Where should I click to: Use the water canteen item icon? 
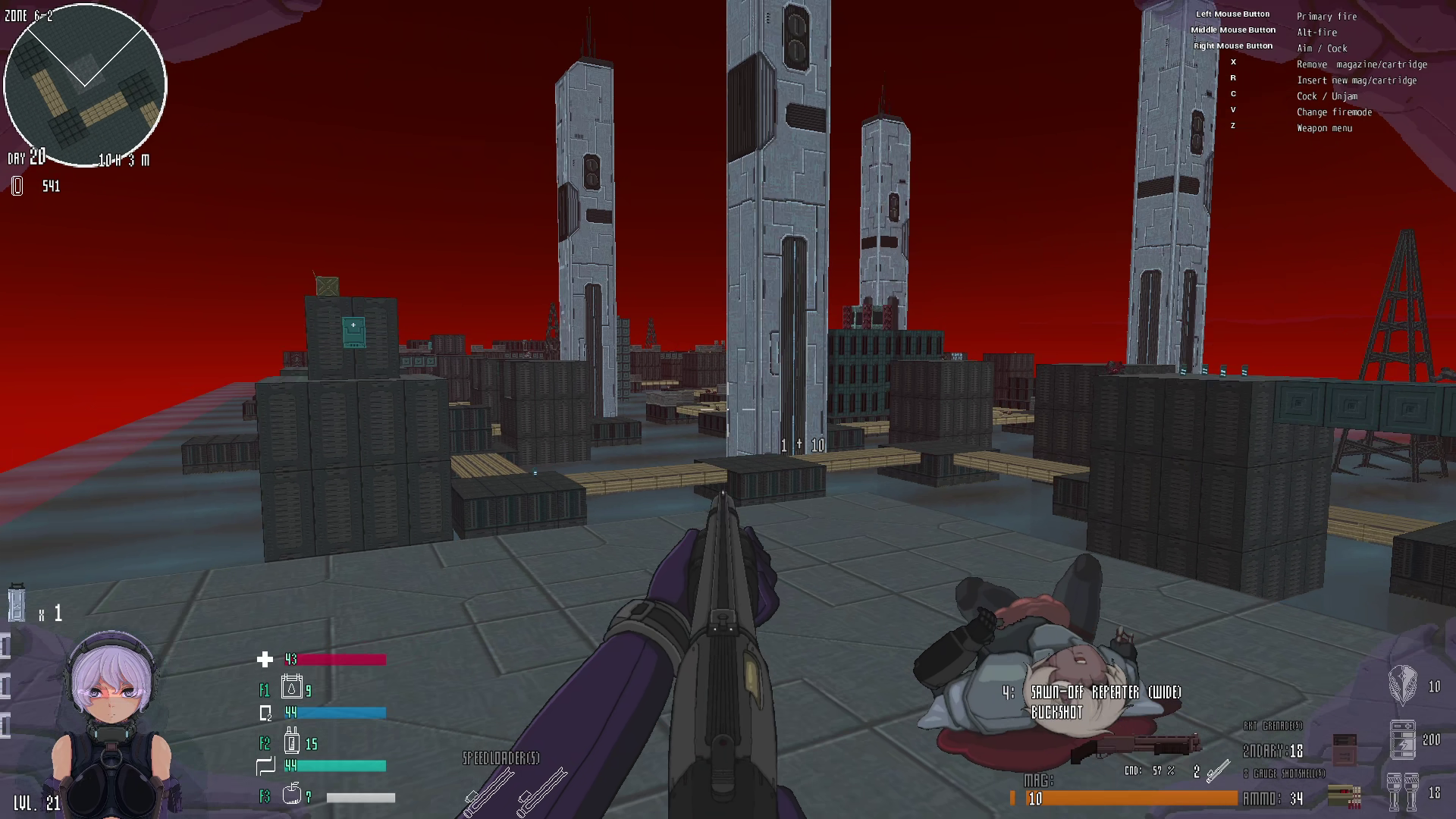coord(292,687)
